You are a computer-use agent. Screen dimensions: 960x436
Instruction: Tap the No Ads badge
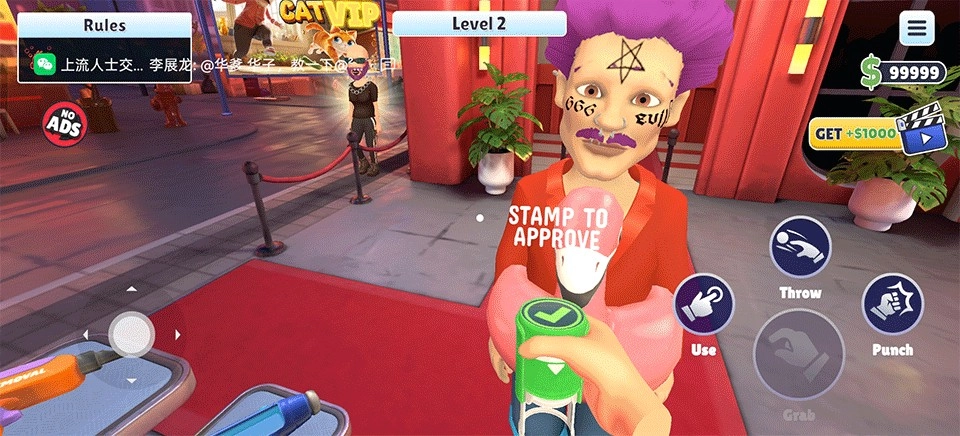(65, 124)
